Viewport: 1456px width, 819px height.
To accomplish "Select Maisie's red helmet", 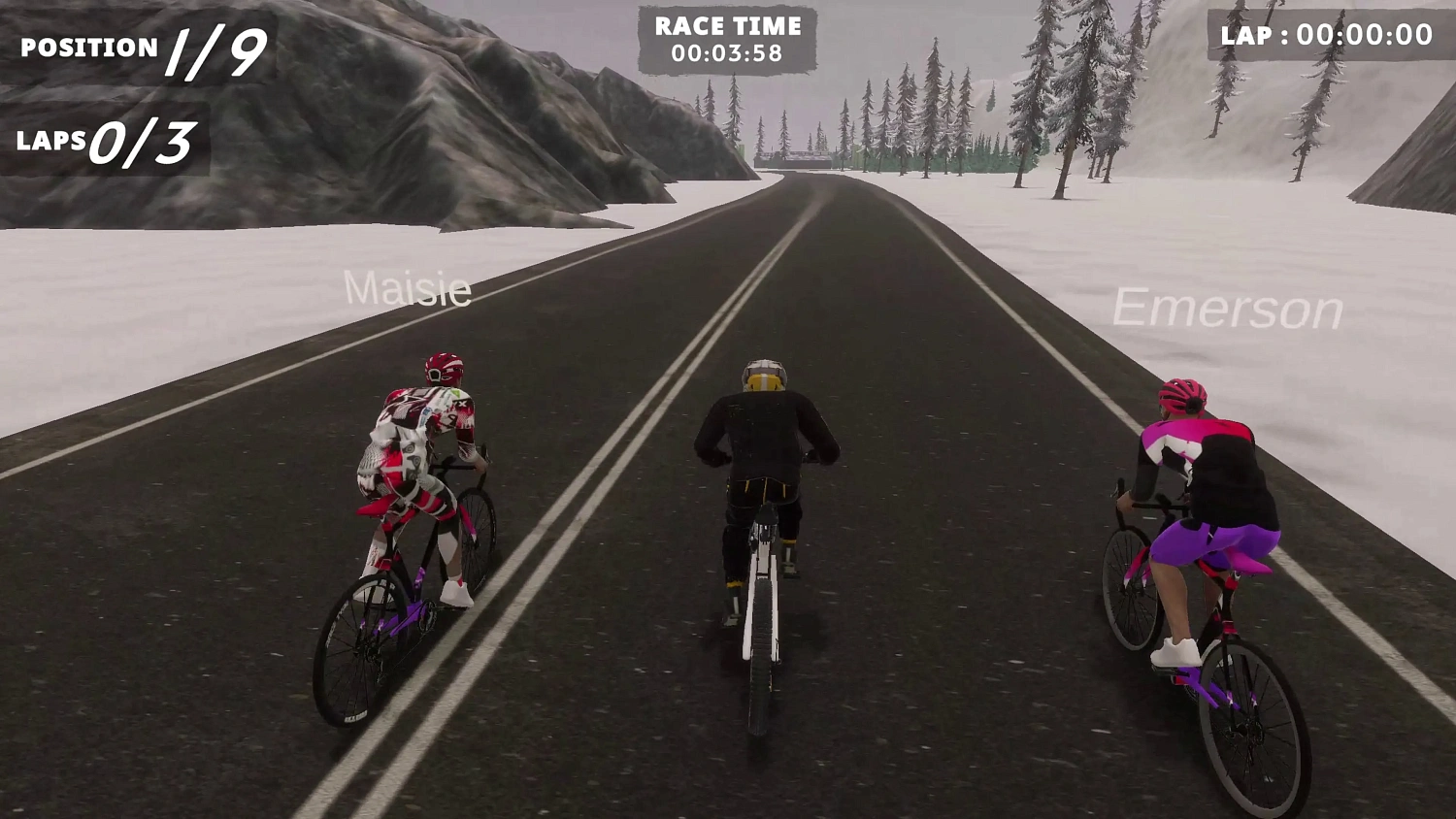I will (x=443, y=369).
